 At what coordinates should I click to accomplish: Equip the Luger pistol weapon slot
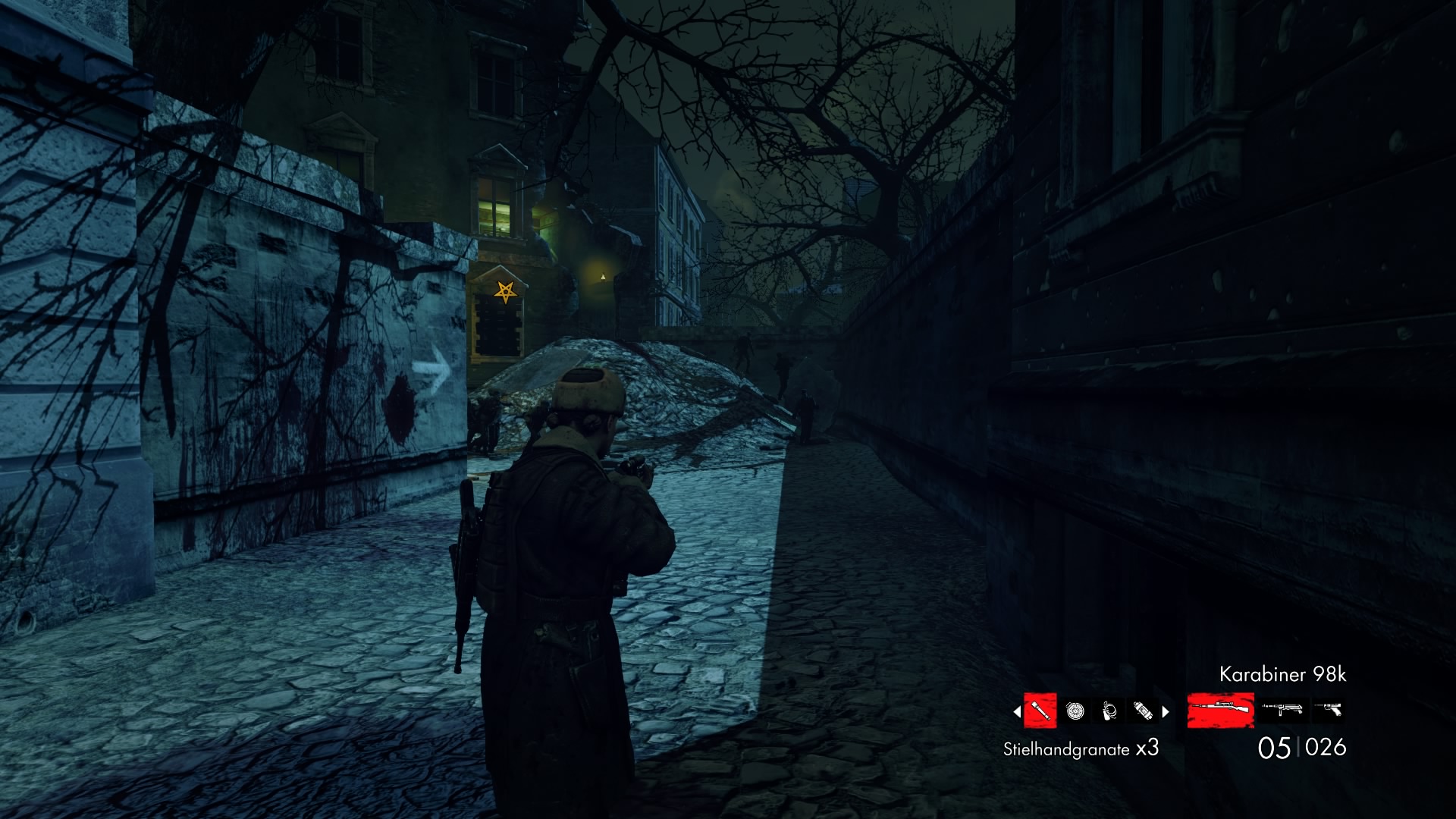[x=1328, y=710]
